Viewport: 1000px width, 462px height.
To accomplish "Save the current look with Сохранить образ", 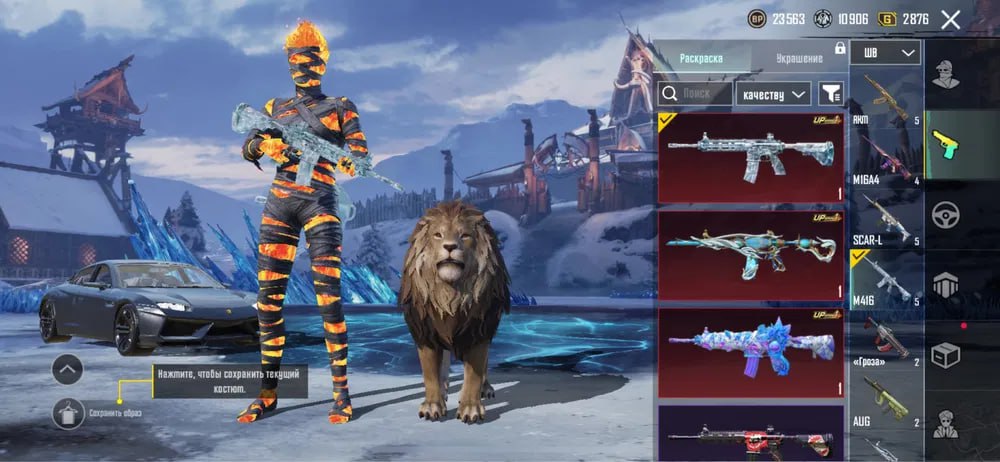I will [x=70, y=412].
